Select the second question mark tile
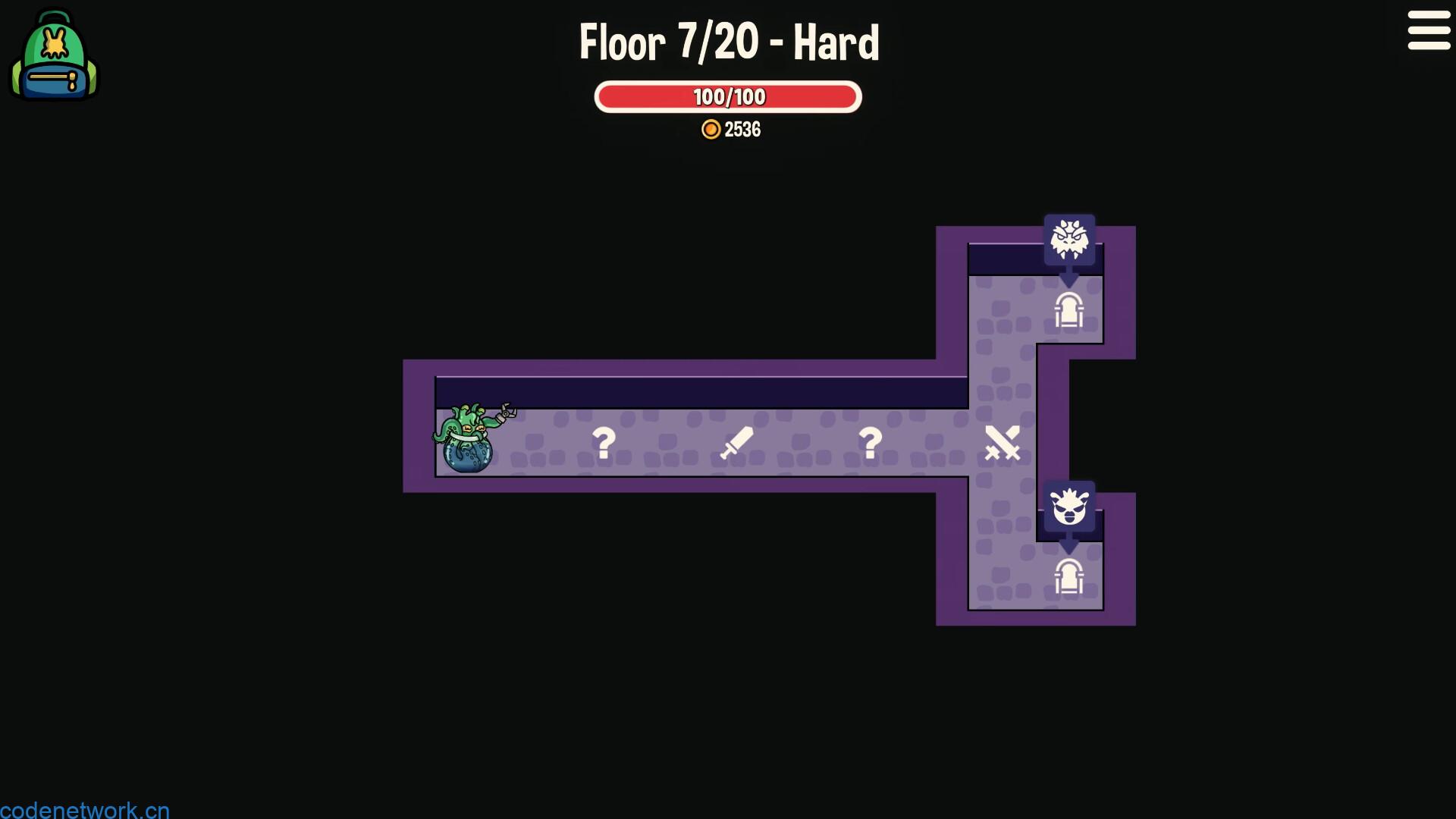Image resolution: width=1456 pixels, height=819 pixels. coord(871,442)
